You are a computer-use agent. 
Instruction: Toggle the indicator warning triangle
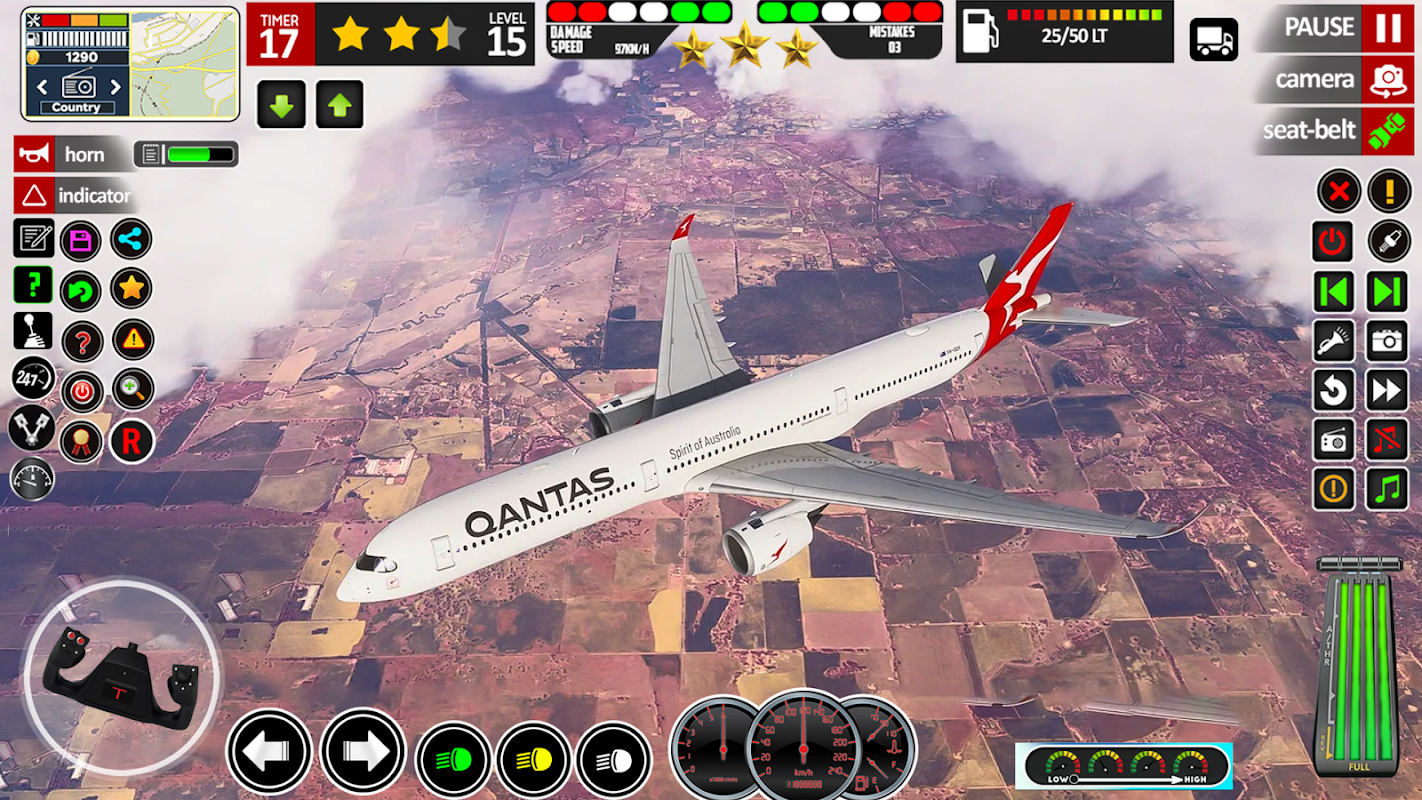(x=34, y=196)
